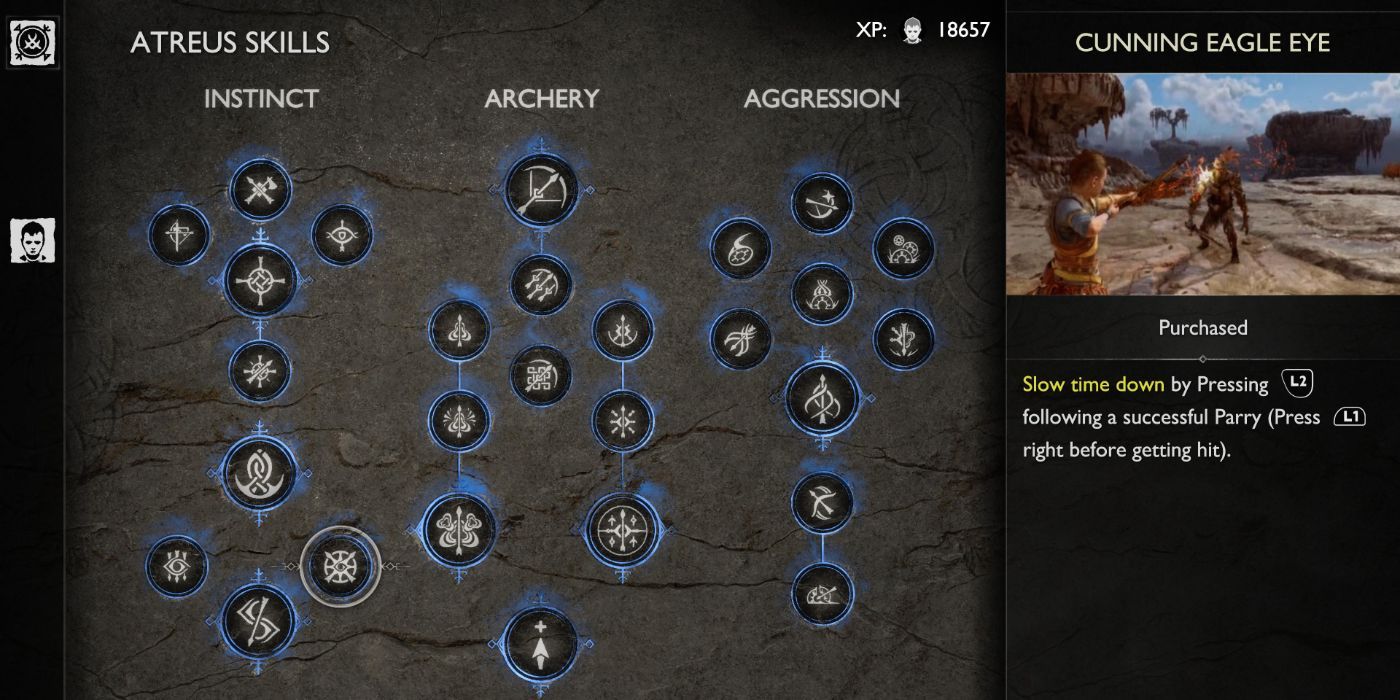Image resolution: width=1400 pixels, height=700 pixels.
Task: Switch to the Atreus portrait tab
Action: point(32,241)
